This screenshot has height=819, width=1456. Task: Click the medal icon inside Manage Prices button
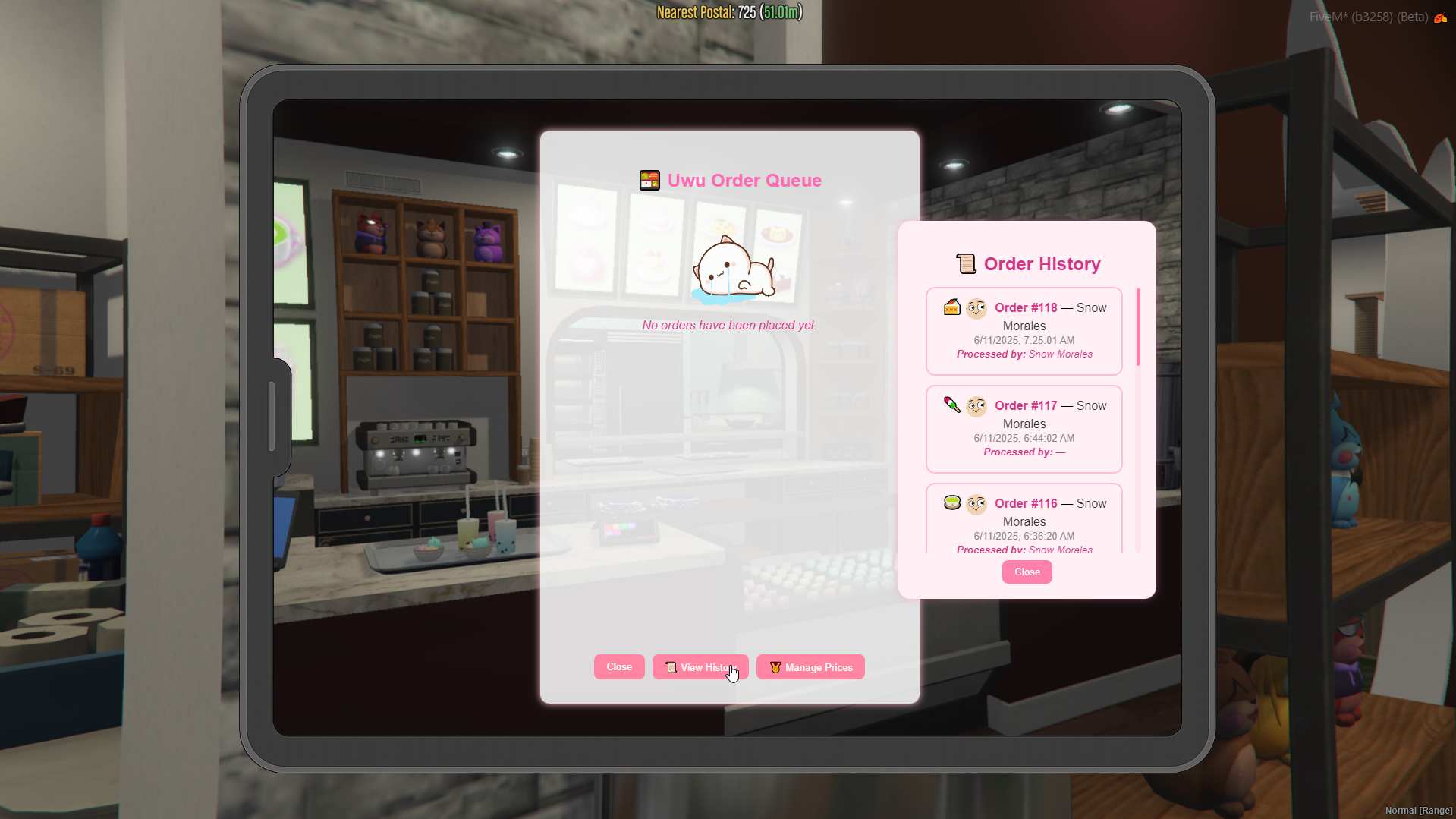point(774,667)
